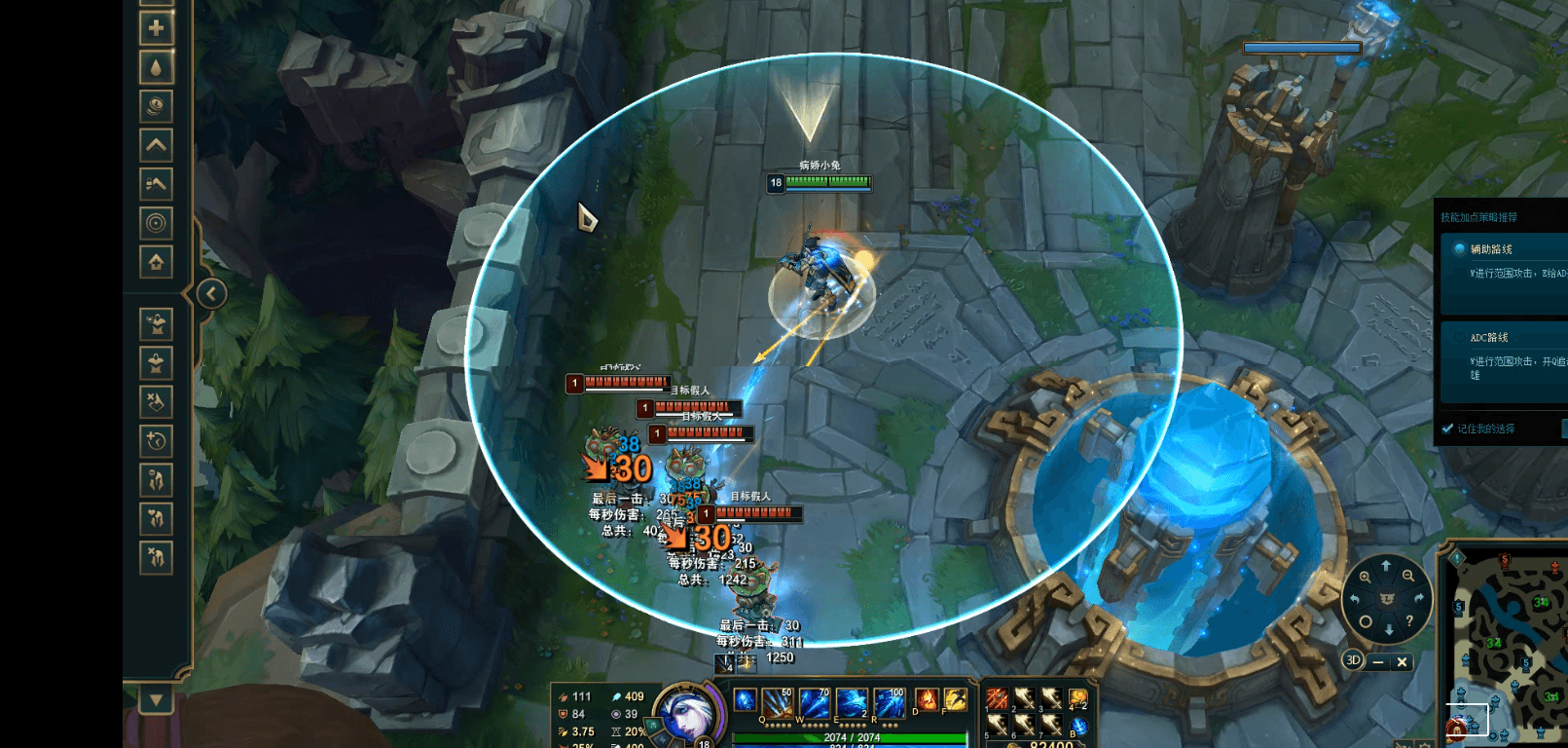Select the item in inventory slot 1

pyautogui.click(x=997, y=698)
